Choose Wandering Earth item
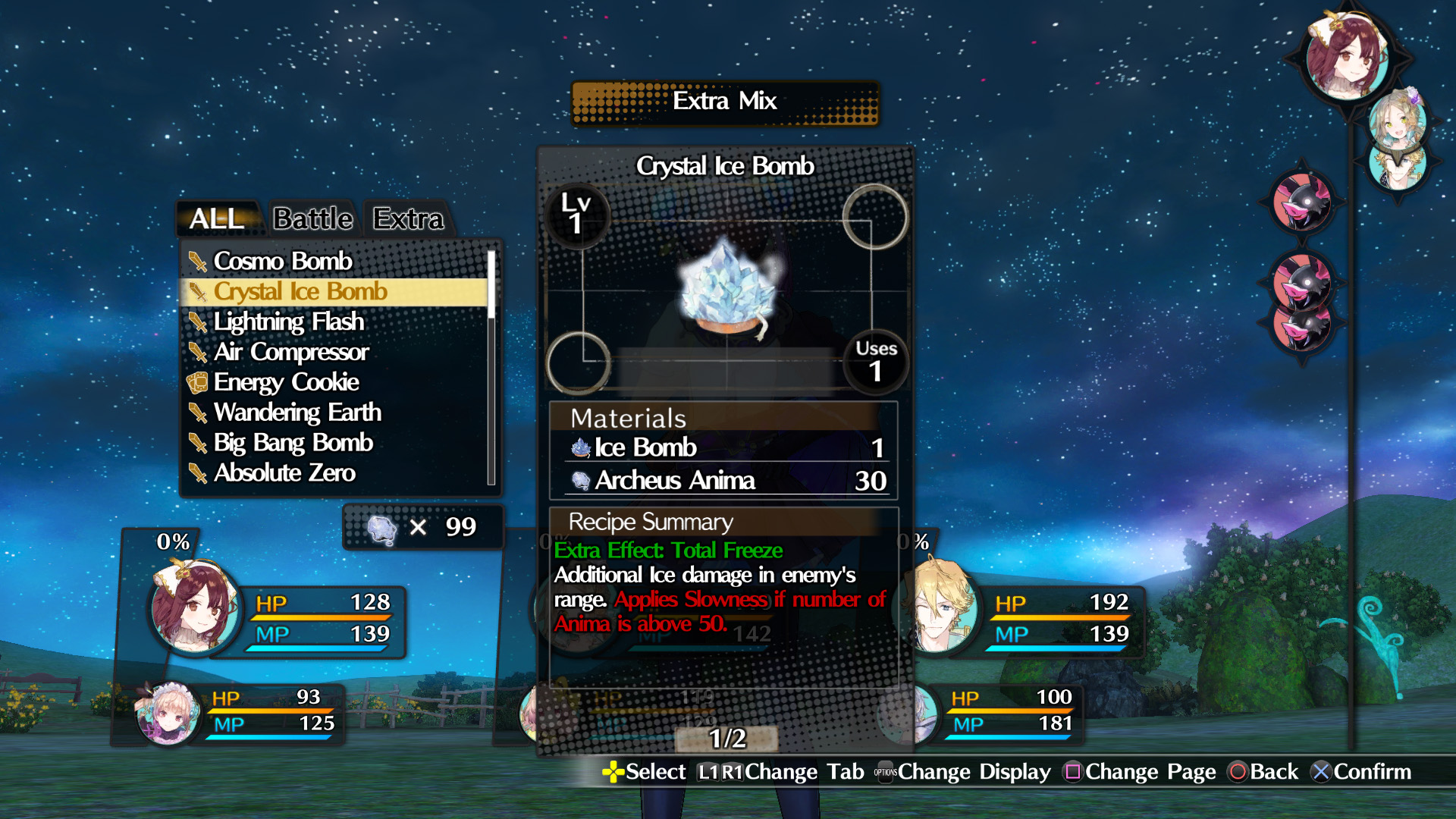This screenshot has height=819, width=1456. (297, 413)
